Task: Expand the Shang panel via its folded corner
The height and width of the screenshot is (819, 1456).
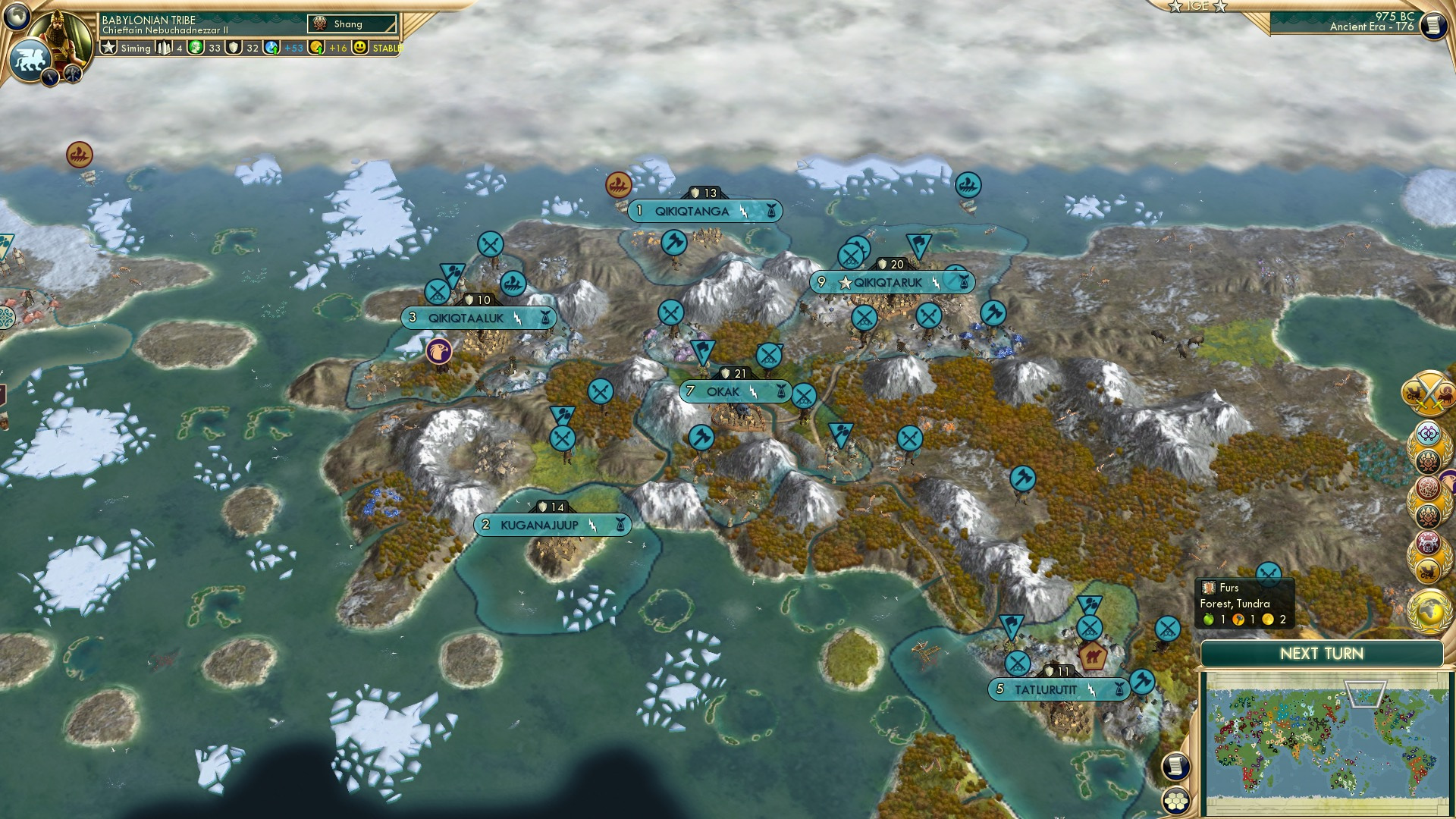Action: (x=394, y=30)
